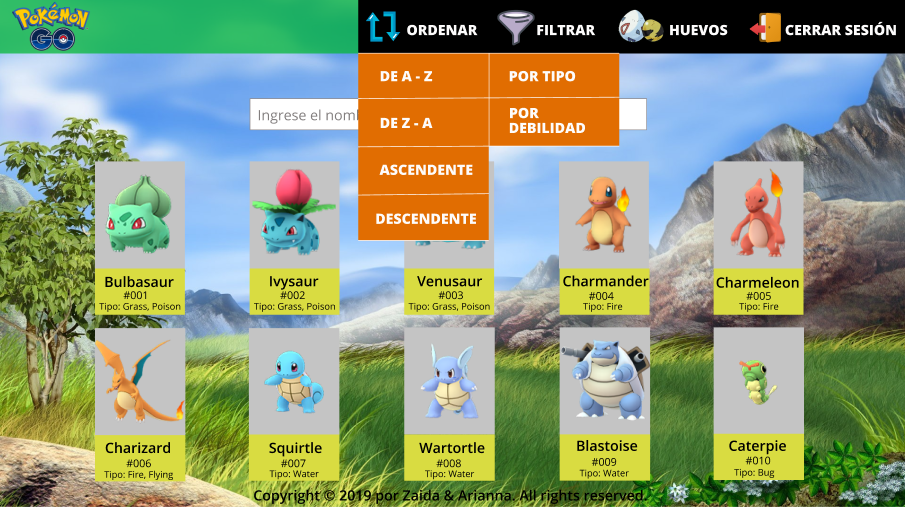This screenshot has width=905, height=507.
Task: Click the Pokémon GO logo
Action: tap(51, 27)
